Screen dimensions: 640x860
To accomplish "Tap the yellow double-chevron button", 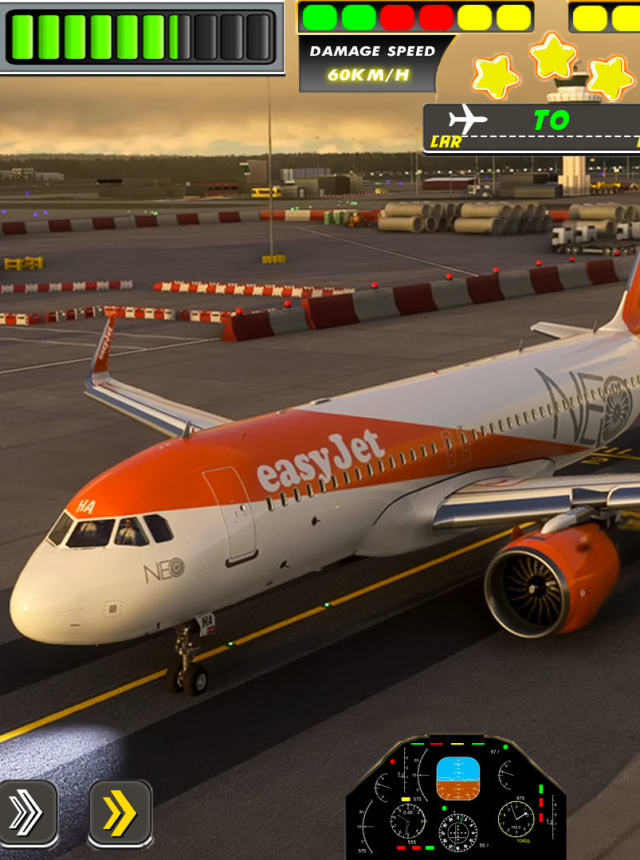I will click(120, 814).
